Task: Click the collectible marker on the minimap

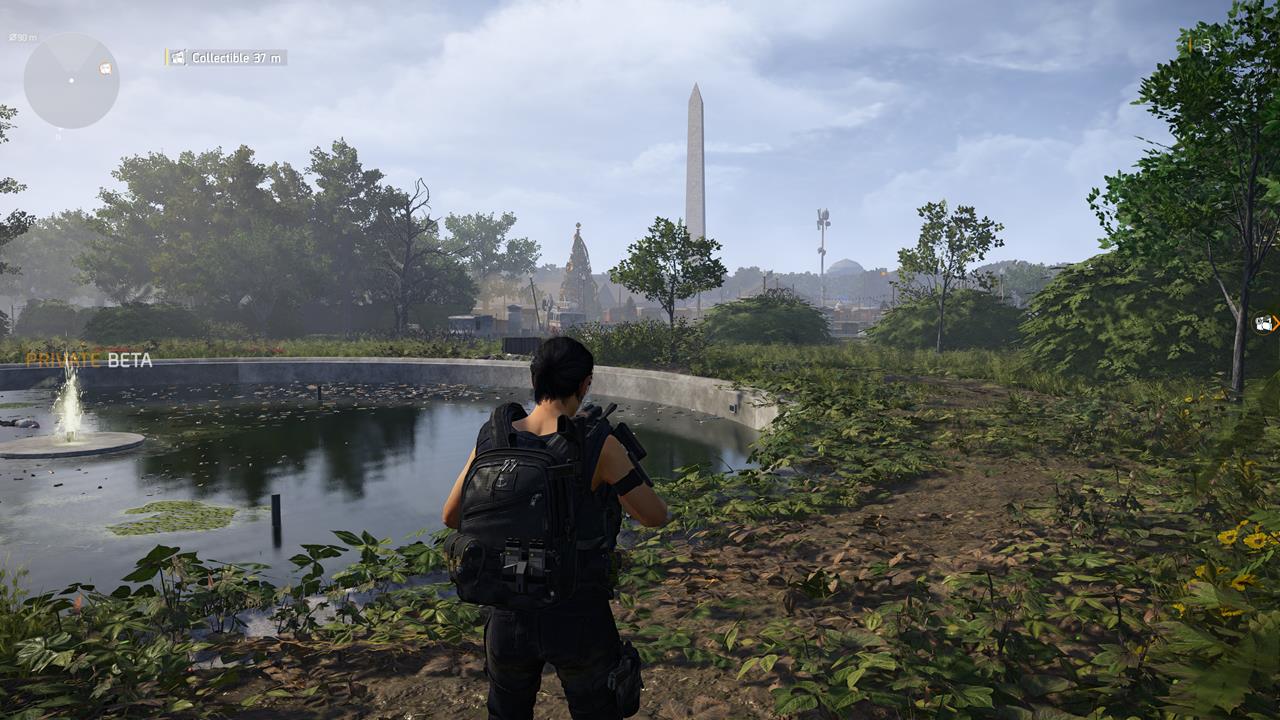Action: 105,68
